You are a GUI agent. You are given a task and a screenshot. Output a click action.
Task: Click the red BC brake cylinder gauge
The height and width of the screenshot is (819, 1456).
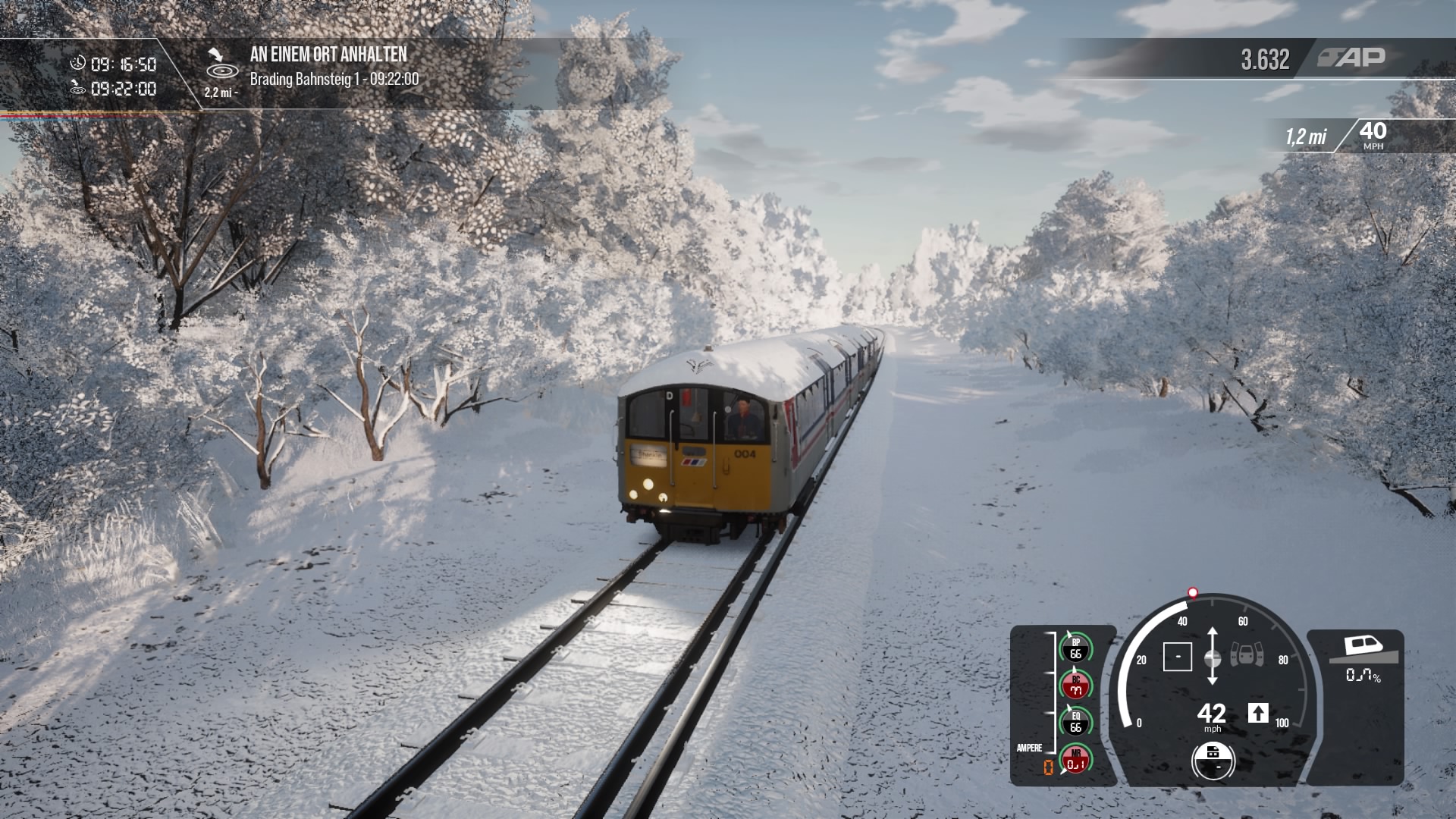click(x=1075, y=686)
